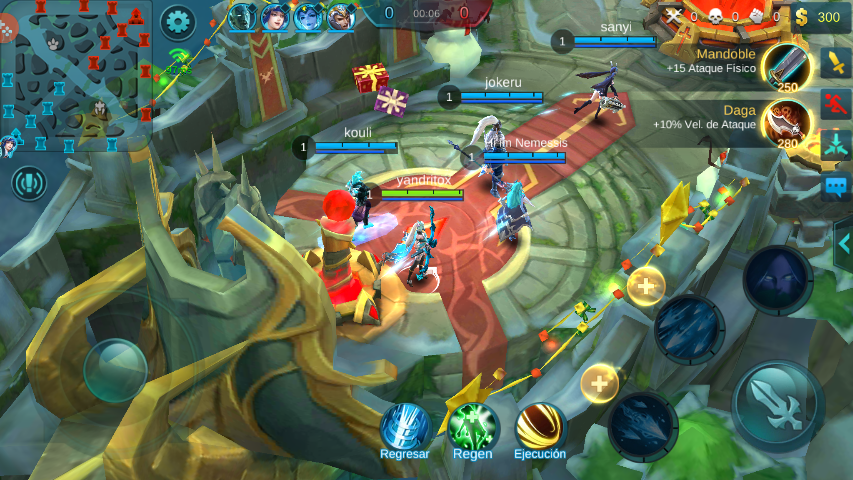
Task: Open the shop via the gold counter
Action: point(819,16)
